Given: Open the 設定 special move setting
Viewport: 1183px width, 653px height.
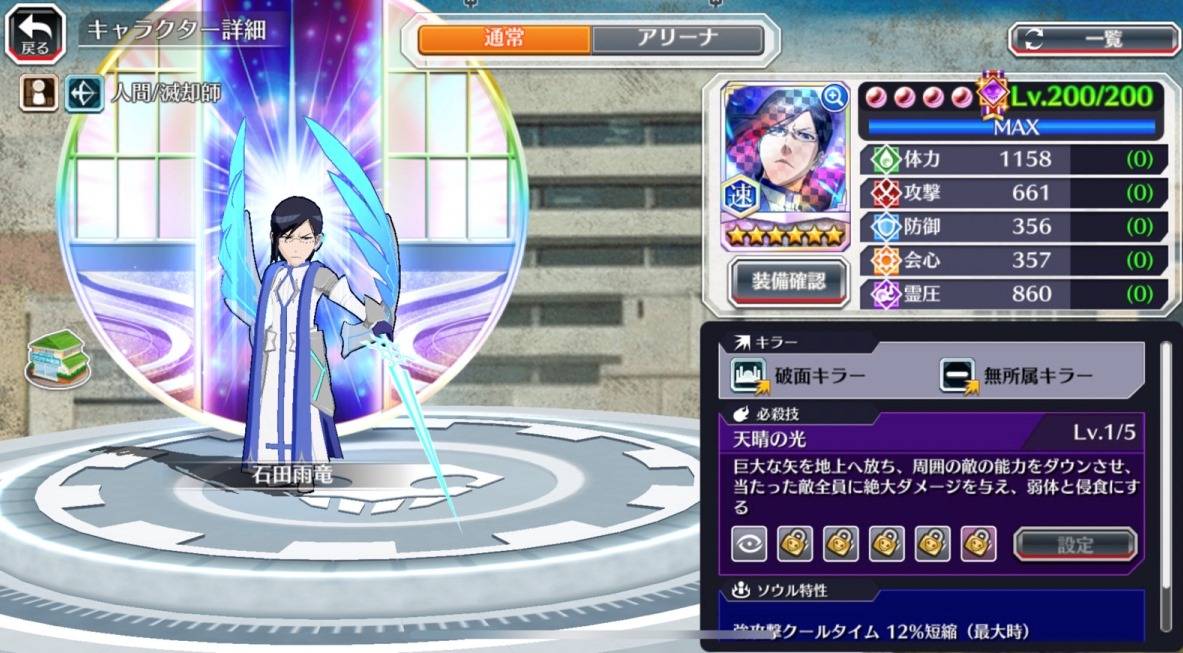Looking at the screenshot, I should (1075, 545).
